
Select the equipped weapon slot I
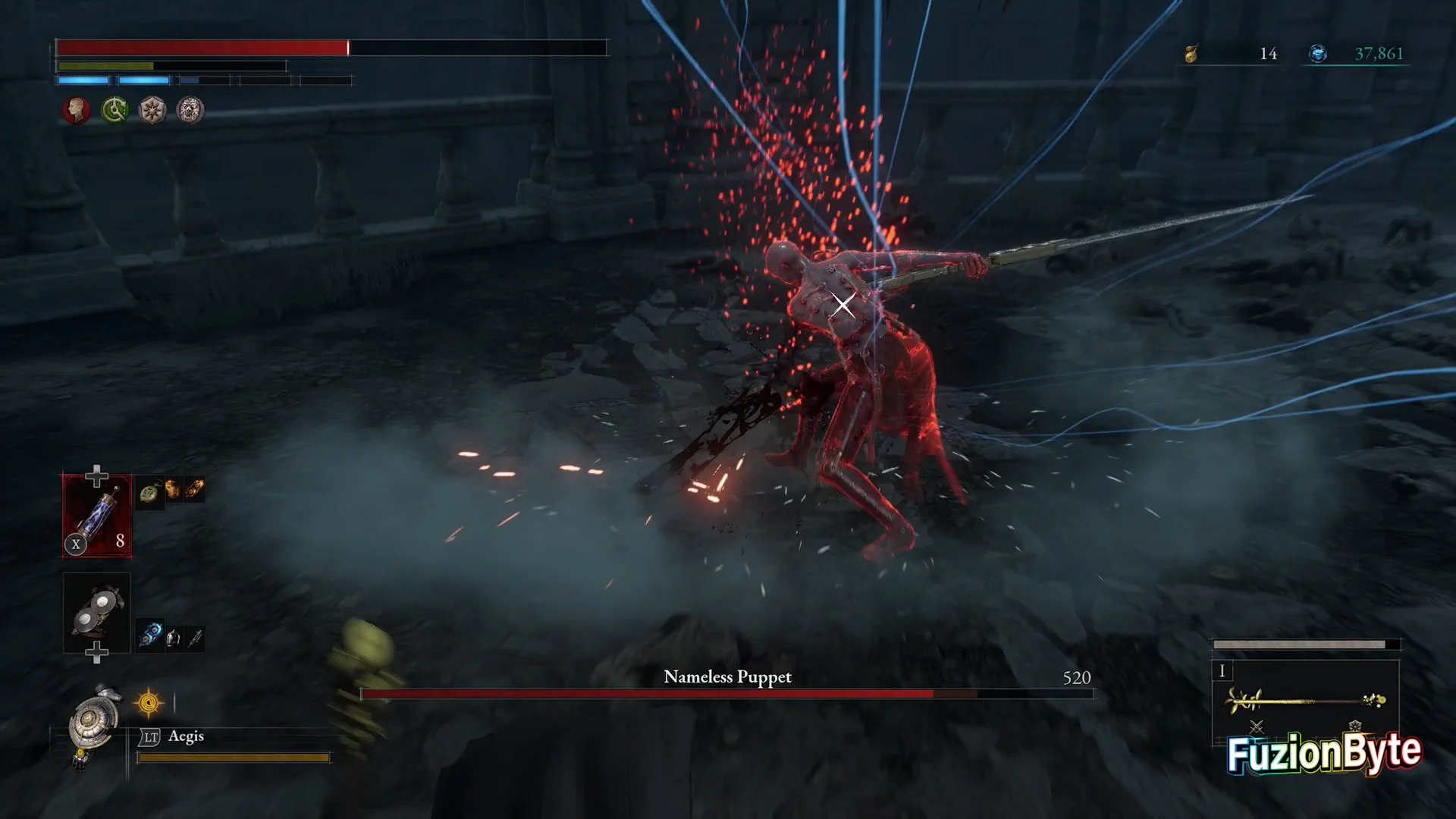[x=1304, y=699]
